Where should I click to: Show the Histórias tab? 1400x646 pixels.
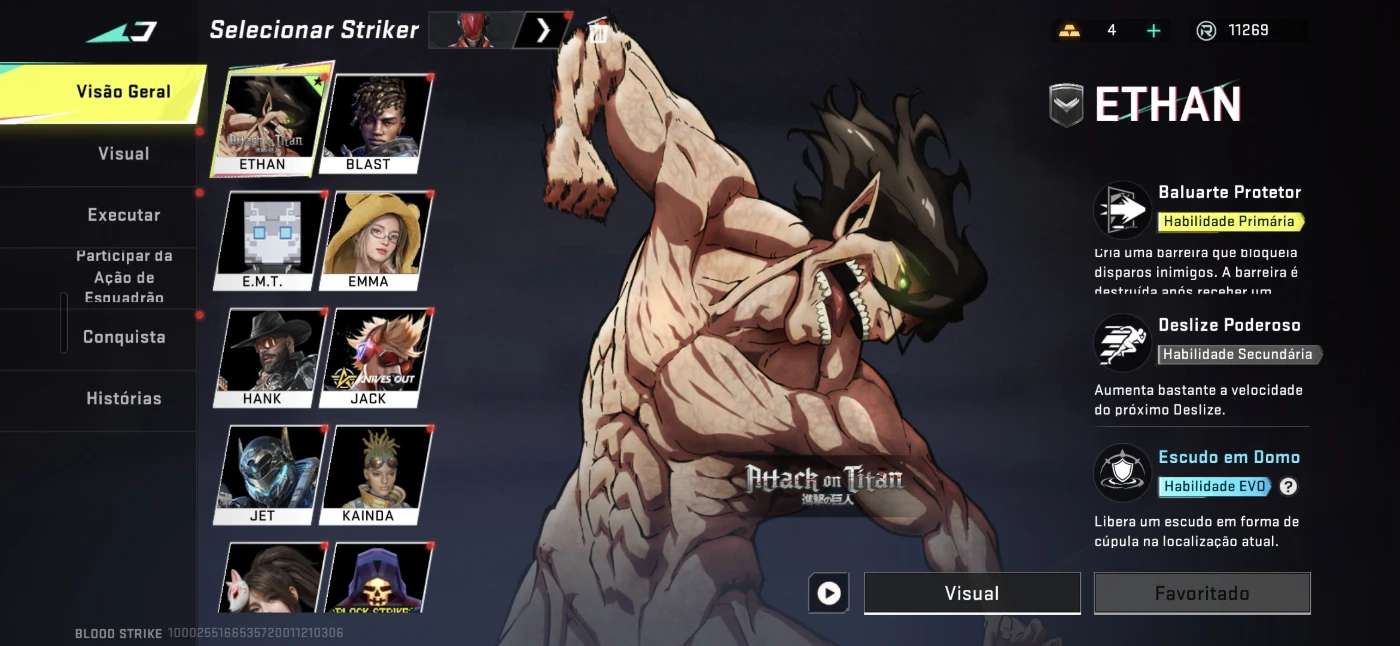(123, 398)
